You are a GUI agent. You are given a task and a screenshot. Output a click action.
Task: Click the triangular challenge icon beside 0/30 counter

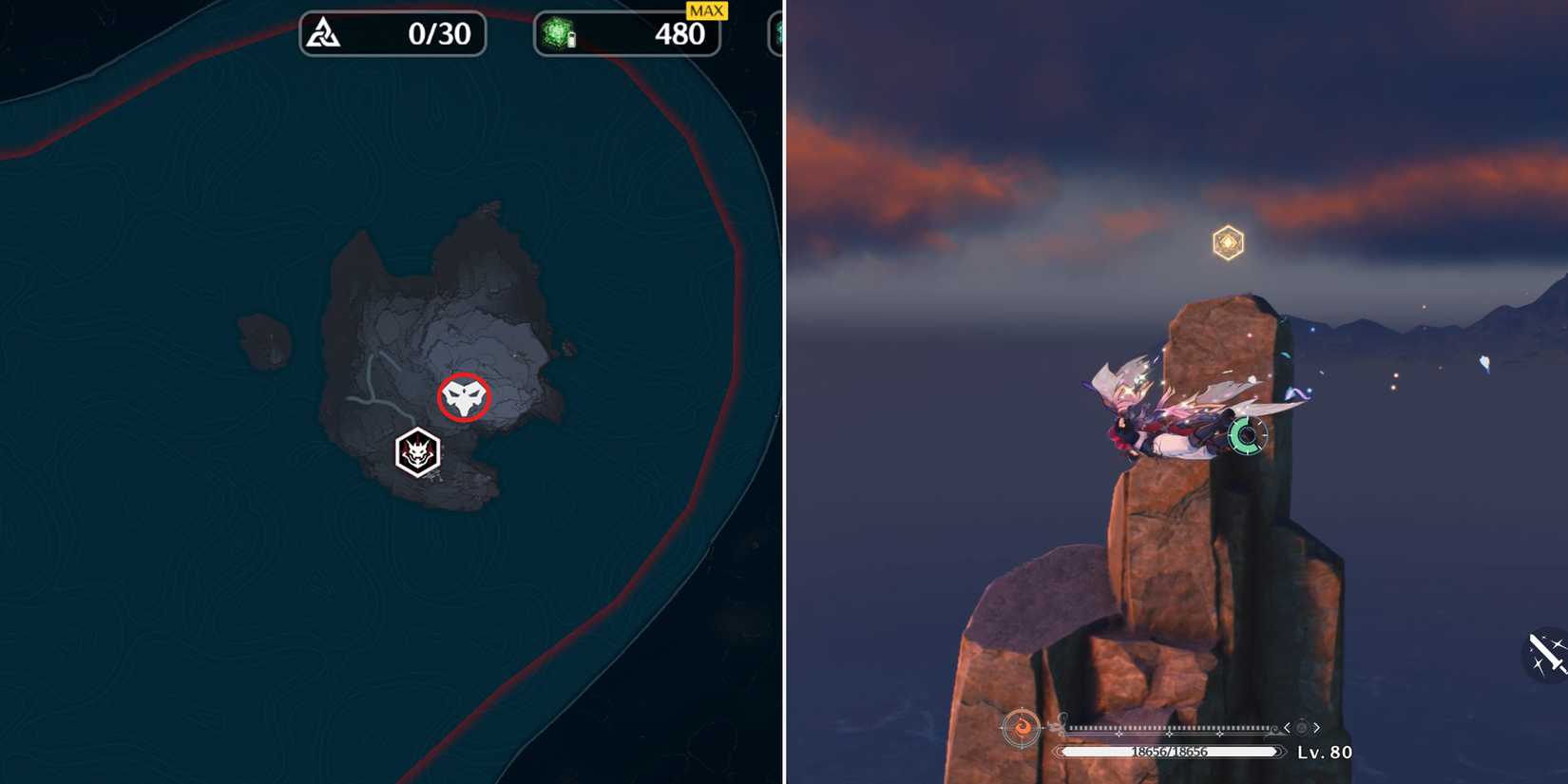[x=324, y=32]
